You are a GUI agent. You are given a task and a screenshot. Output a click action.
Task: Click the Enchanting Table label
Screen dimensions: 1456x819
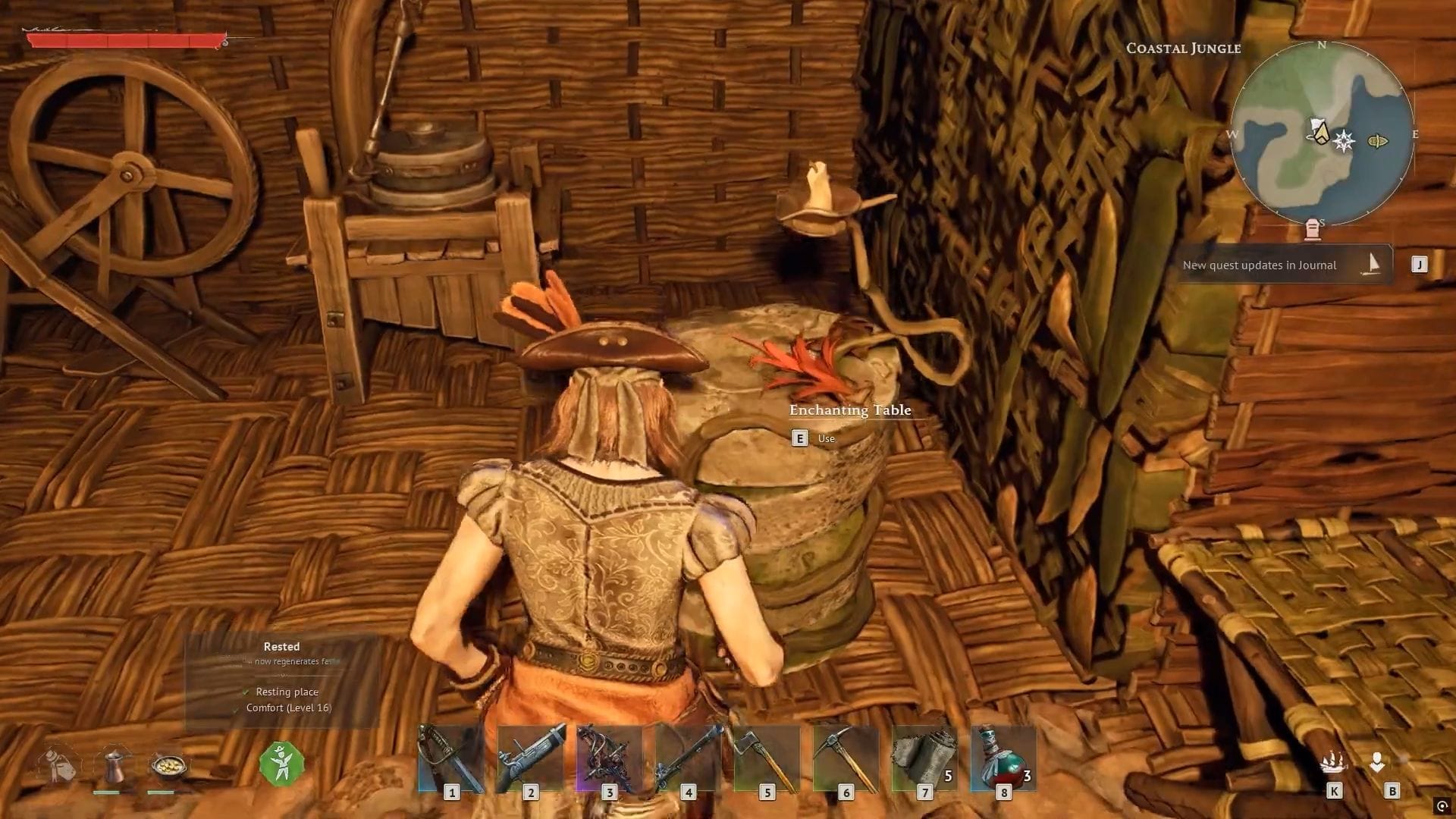[849, 410]
